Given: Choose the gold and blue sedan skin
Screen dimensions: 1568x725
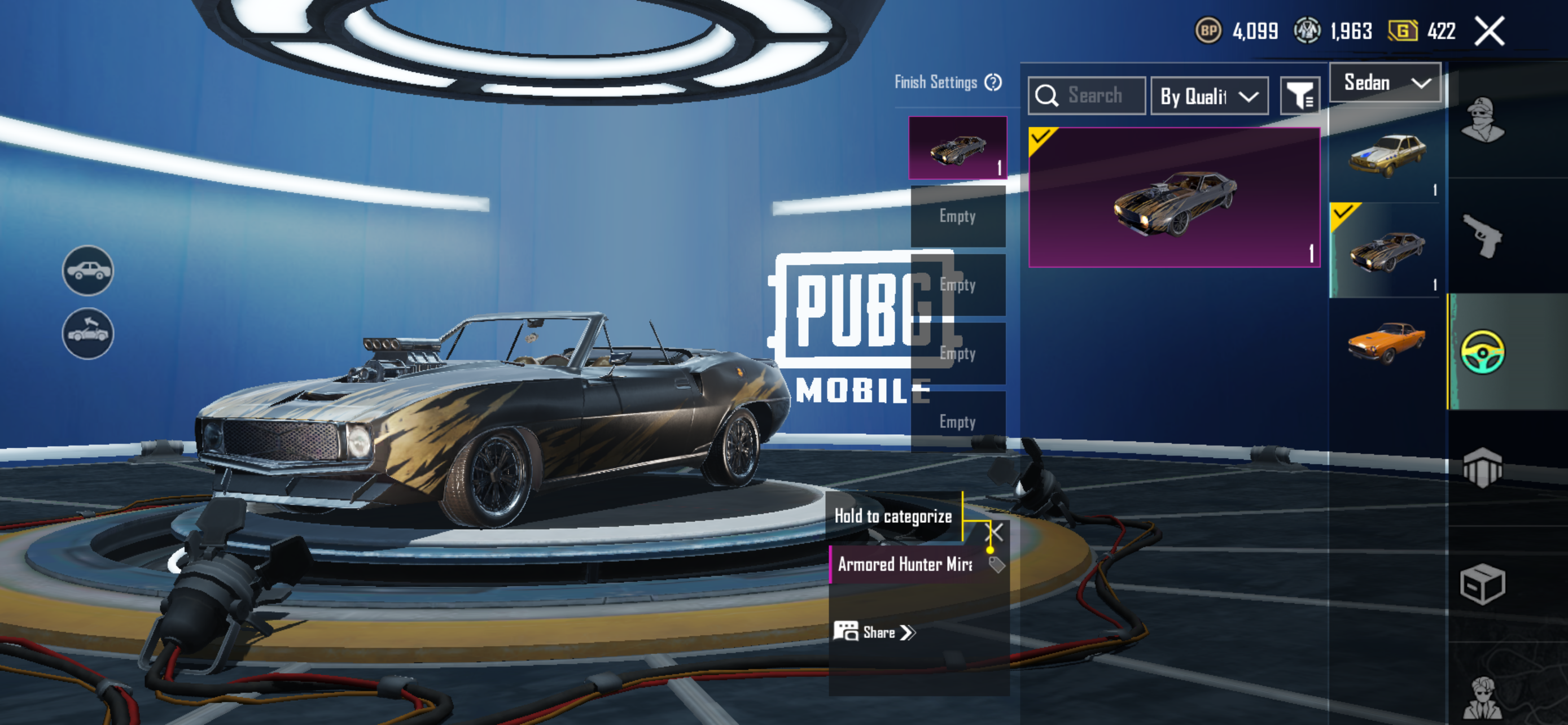Looking at the screenshot, I should 1386,156.
